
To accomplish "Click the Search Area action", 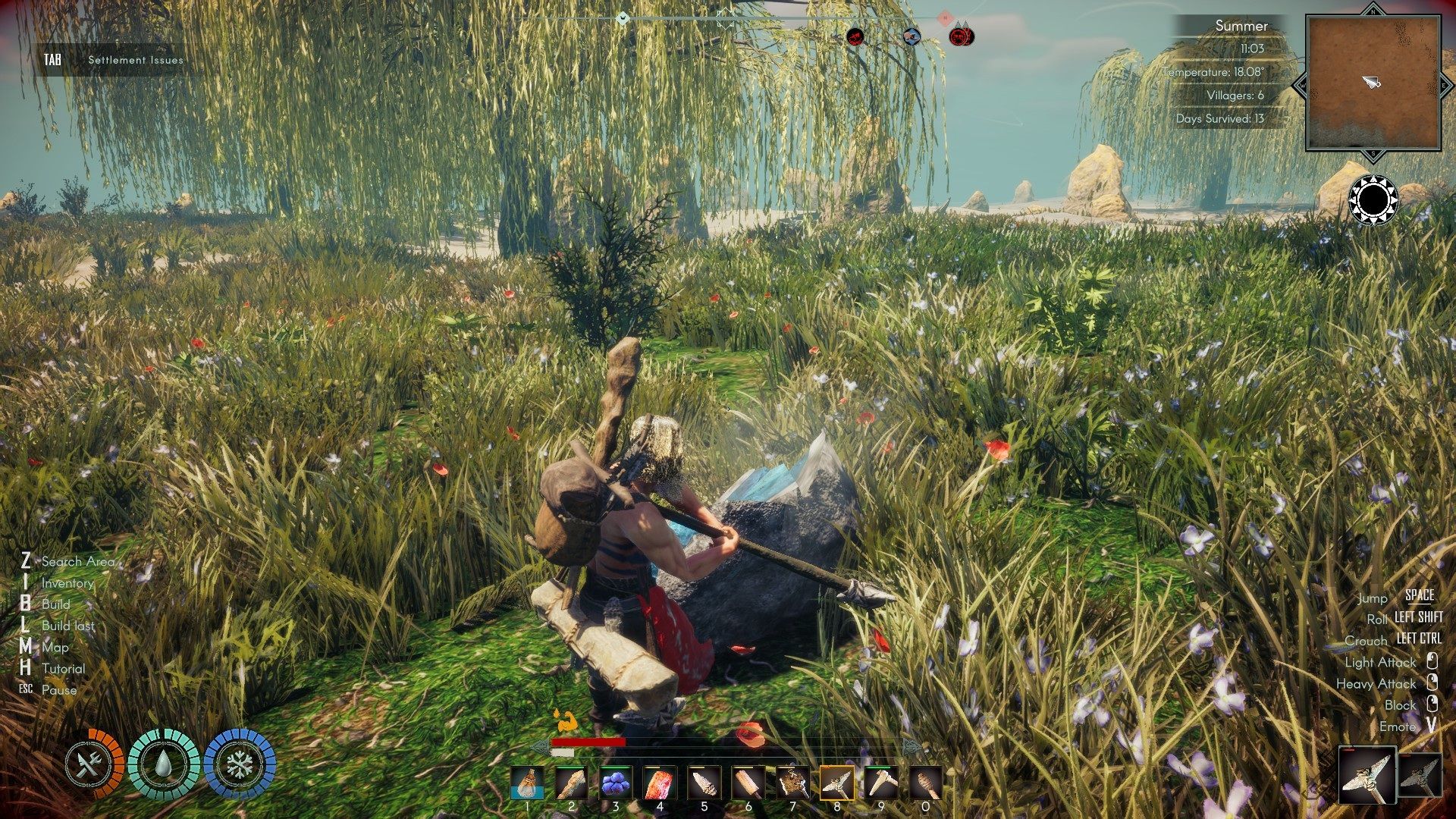I will click(x=78, y=562).
